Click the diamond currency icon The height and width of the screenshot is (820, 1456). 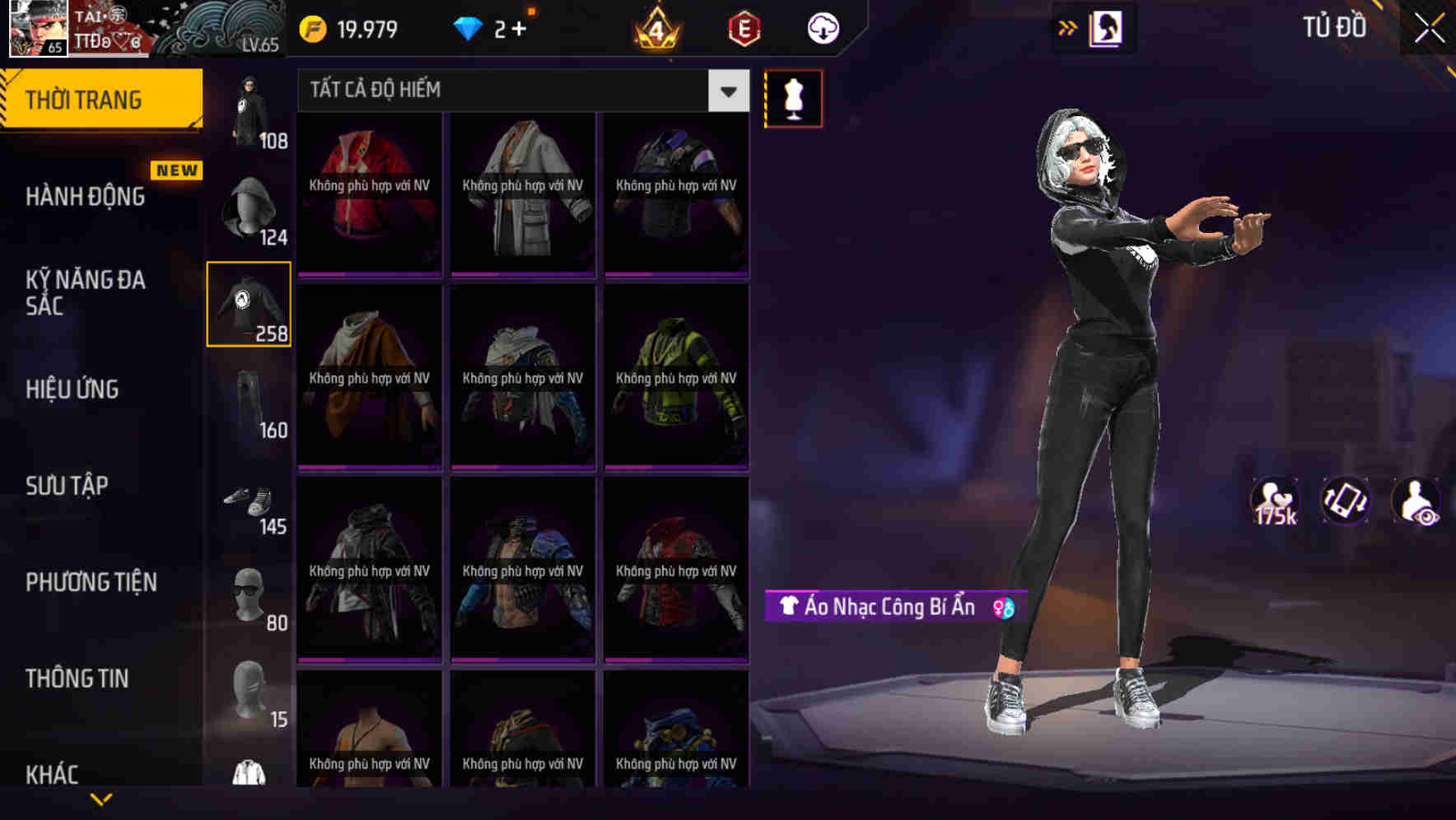(x=469, y=27)
